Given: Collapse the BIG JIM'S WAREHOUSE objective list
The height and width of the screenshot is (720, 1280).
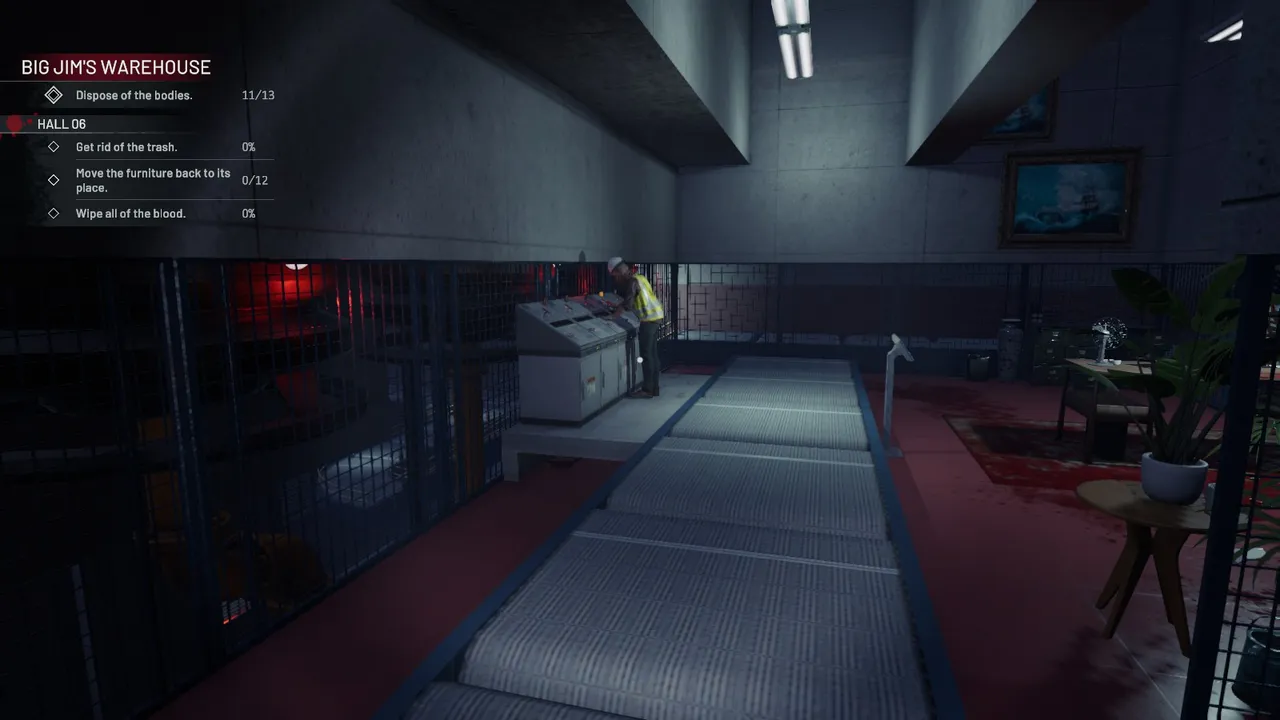Looking at the screenshot, I should 115,67.
